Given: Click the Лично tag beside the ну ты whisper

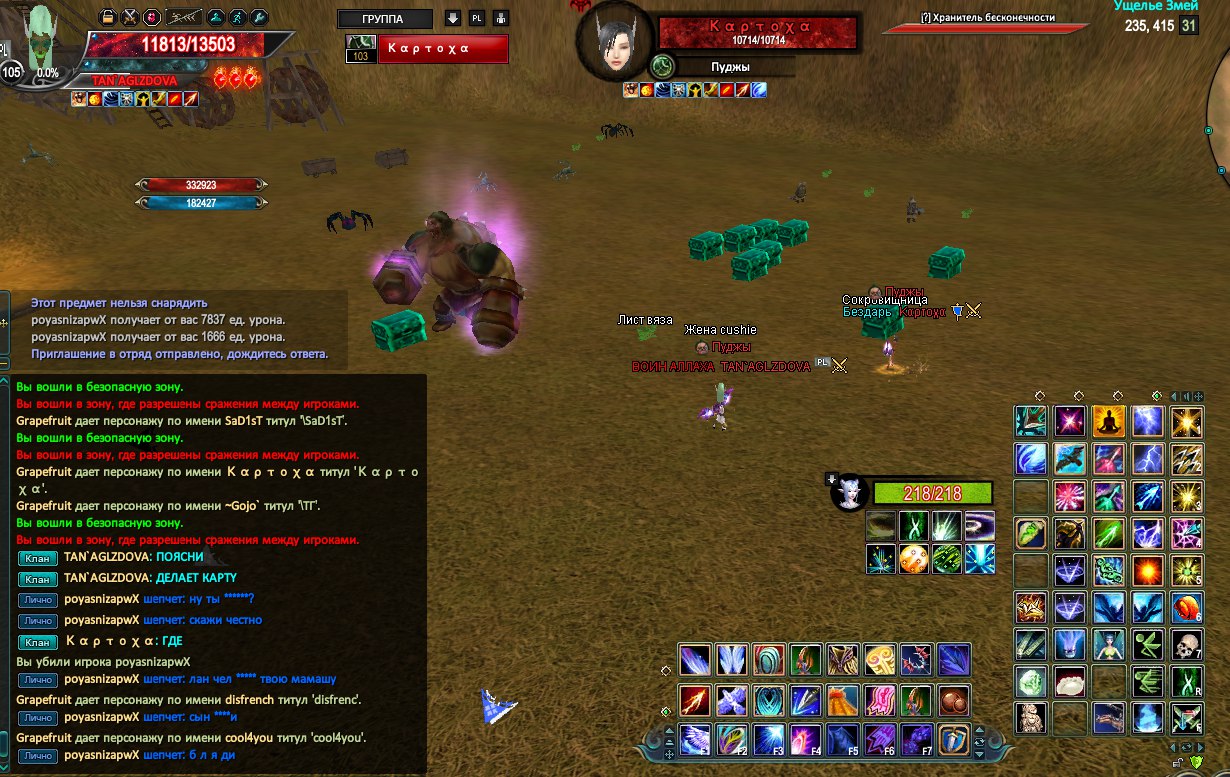Looking at the screenshot, I should tap(37, 599).
